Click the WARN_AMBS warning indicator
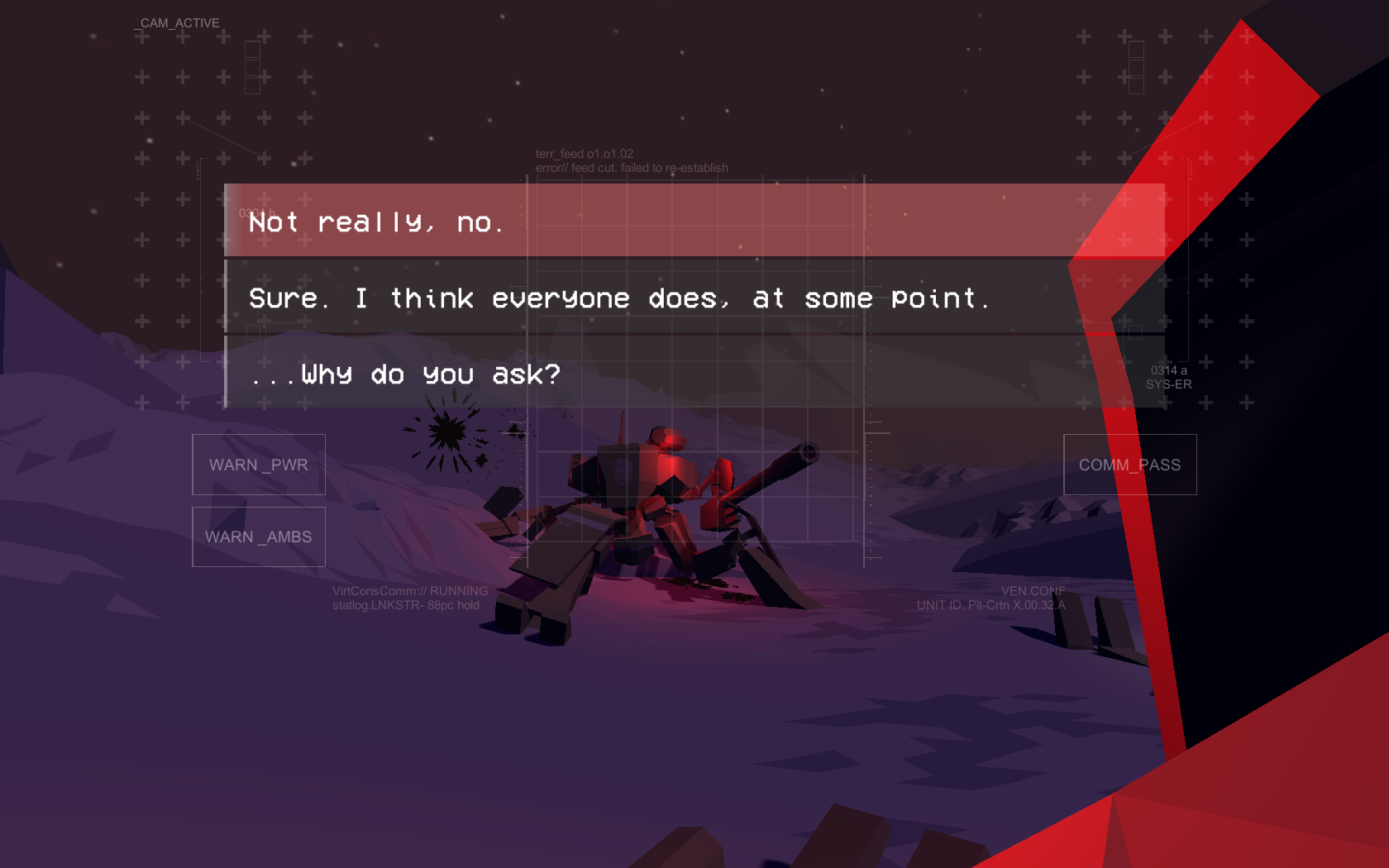The image size is (1389, 868). pos(258,537)
